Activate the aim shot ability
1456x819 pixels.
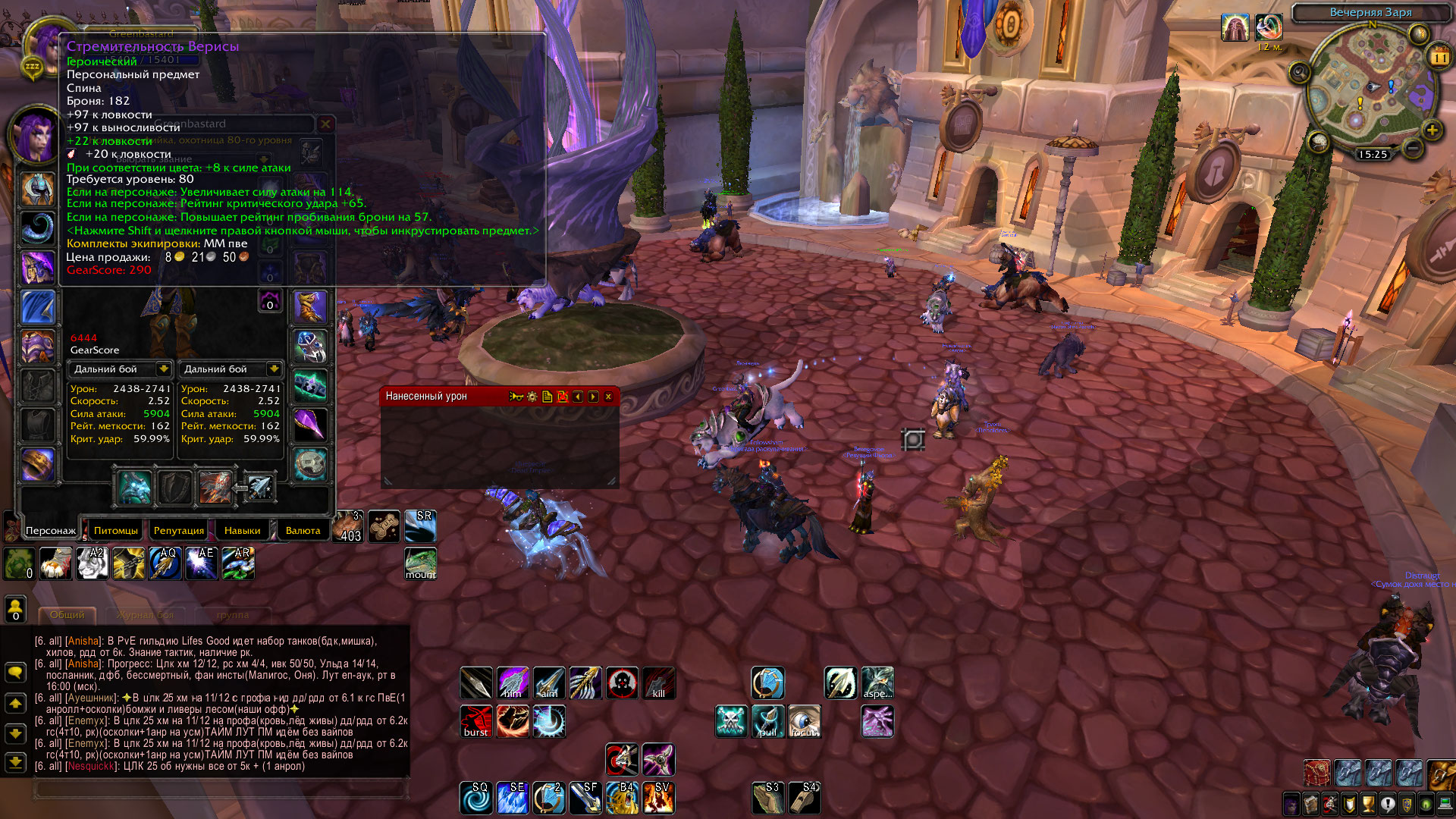(x=549, y=683)
